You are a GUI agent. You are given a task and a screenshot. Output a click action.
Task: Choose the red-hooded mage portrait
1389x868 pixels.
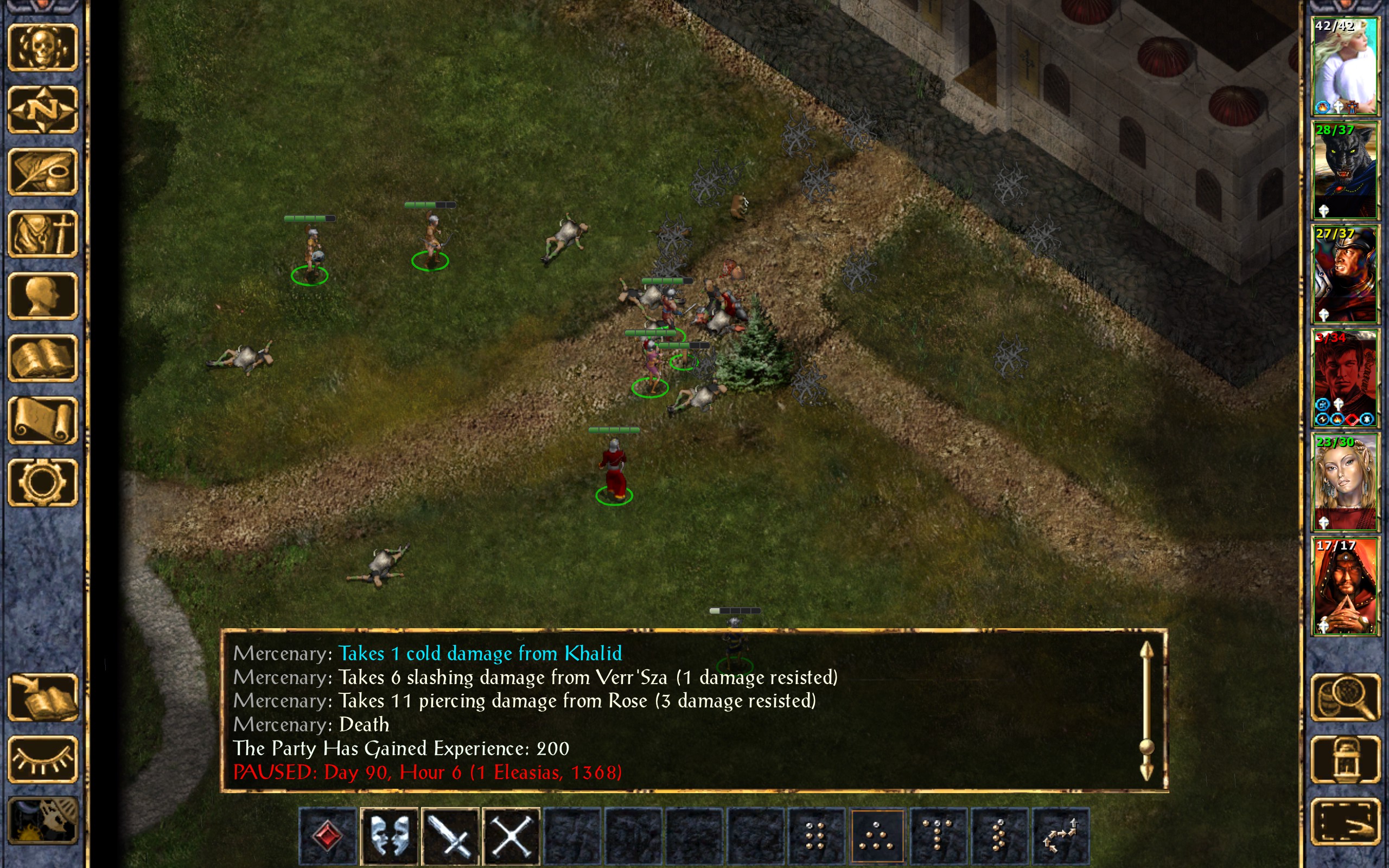click(x=1345, y=586)
